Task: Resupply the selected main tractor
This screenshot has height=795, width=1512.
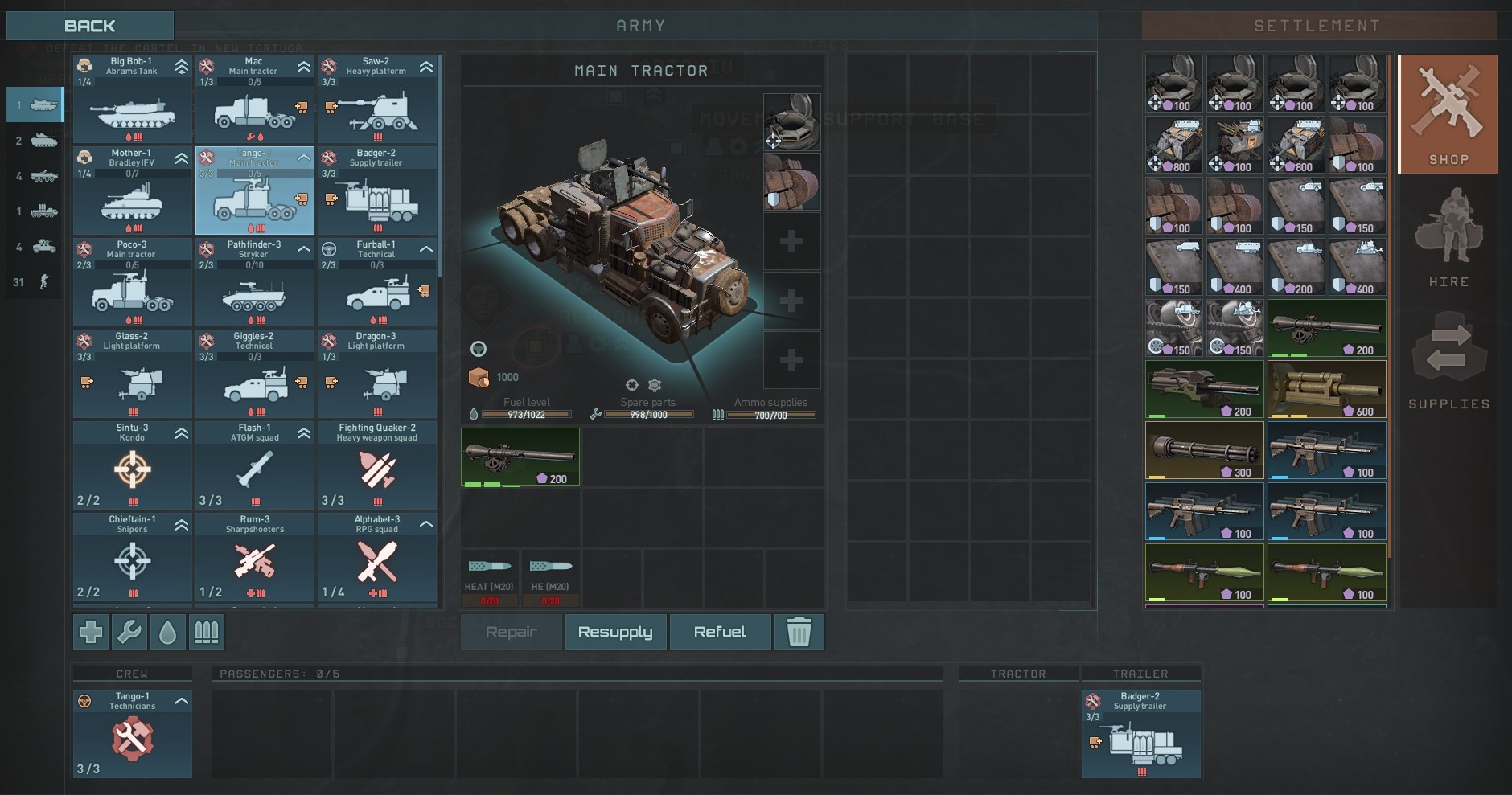Action: (x=615, y=632)
